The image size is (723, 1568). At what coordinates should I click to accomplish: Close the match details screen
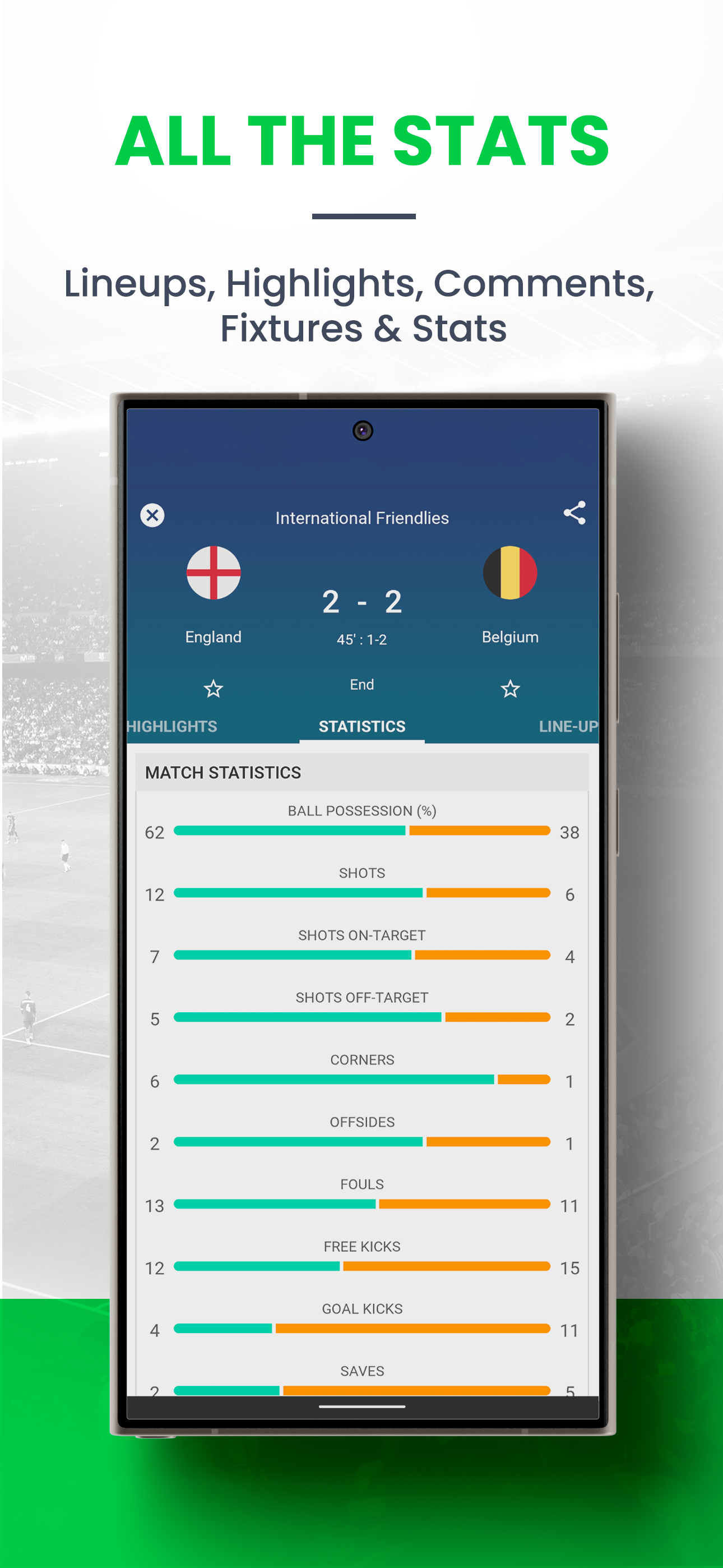click(152, 515)
